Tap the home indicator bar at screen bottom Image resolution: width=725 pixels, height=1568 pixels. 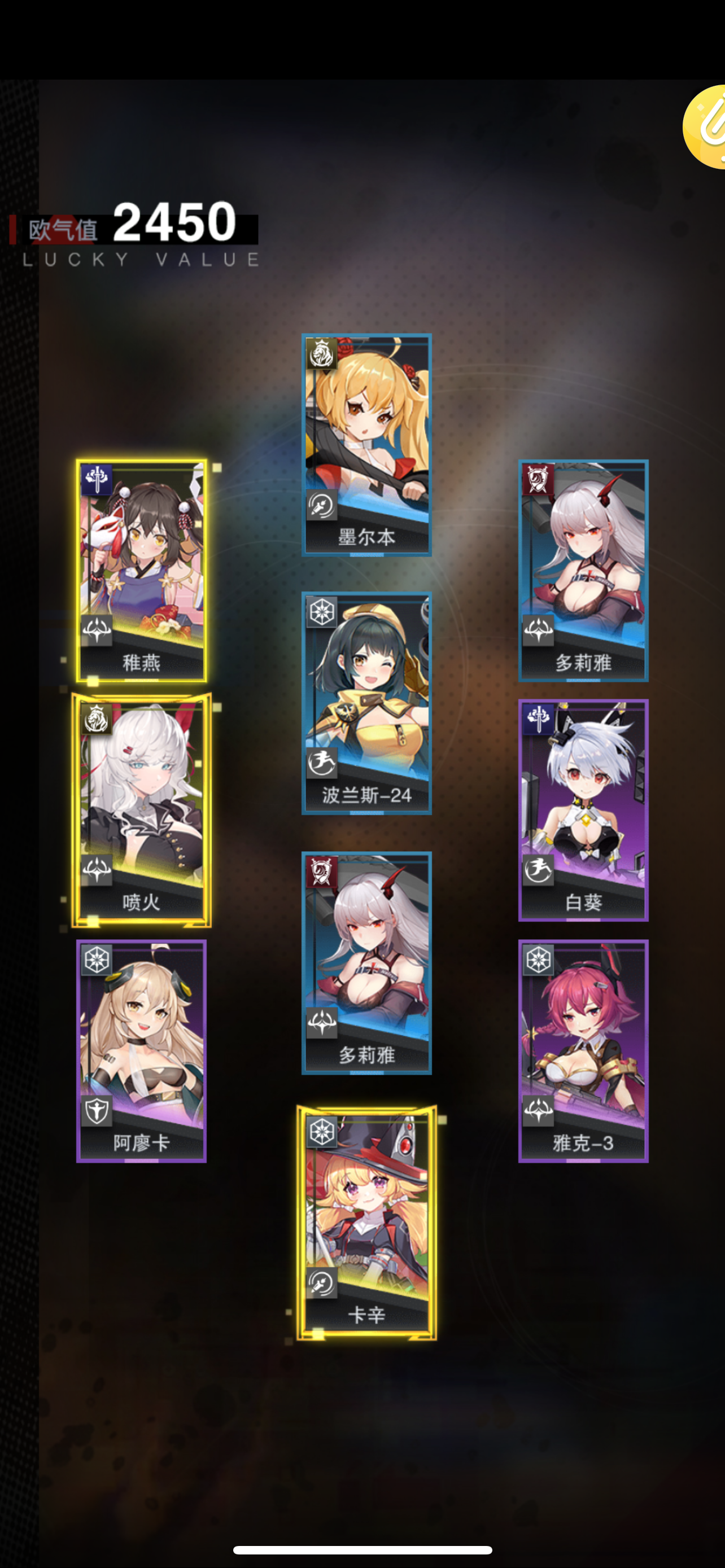pyautogui.click(x=362, y=1549)
